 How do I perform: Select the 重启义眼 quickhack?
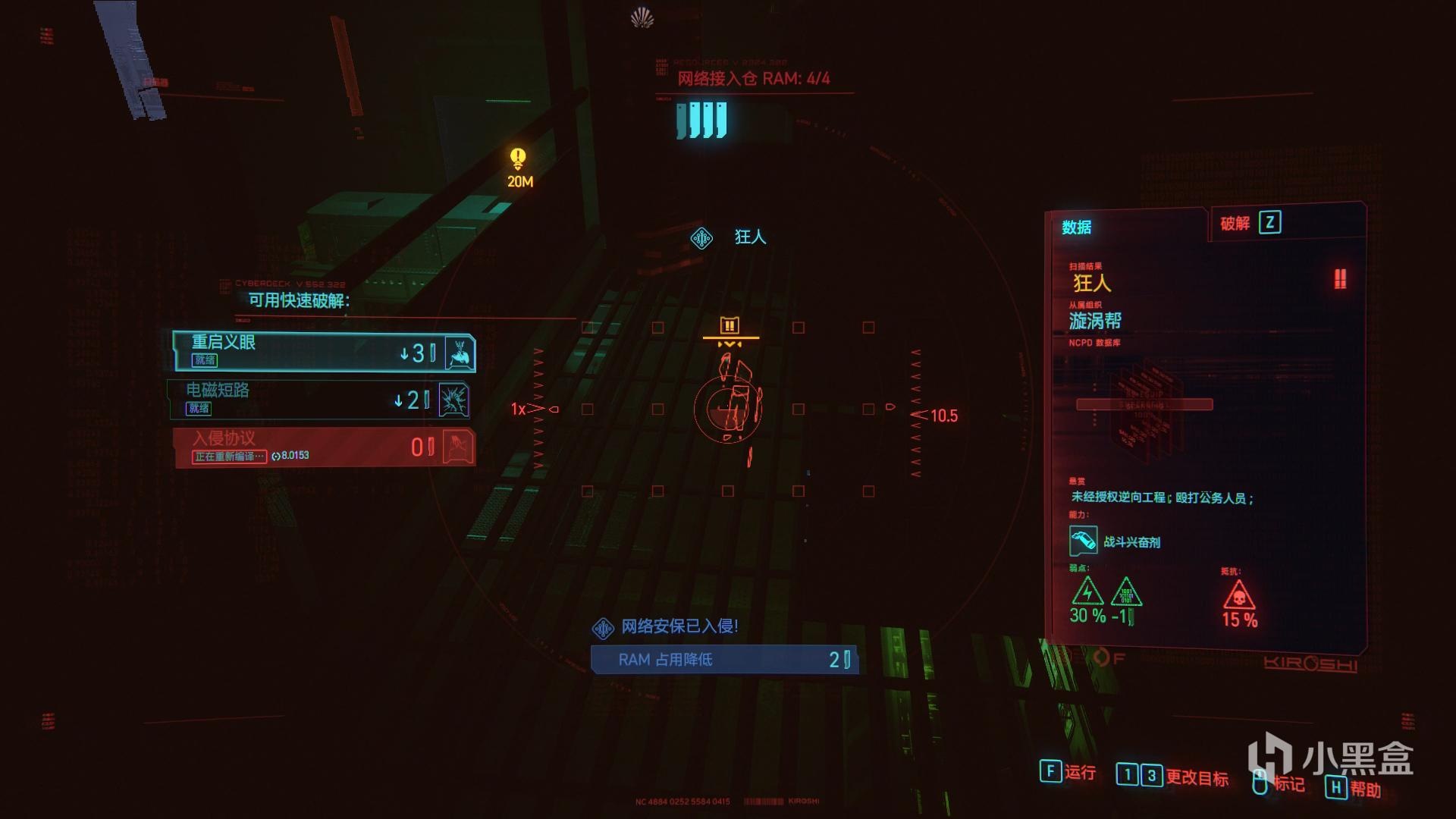[324, 352]
